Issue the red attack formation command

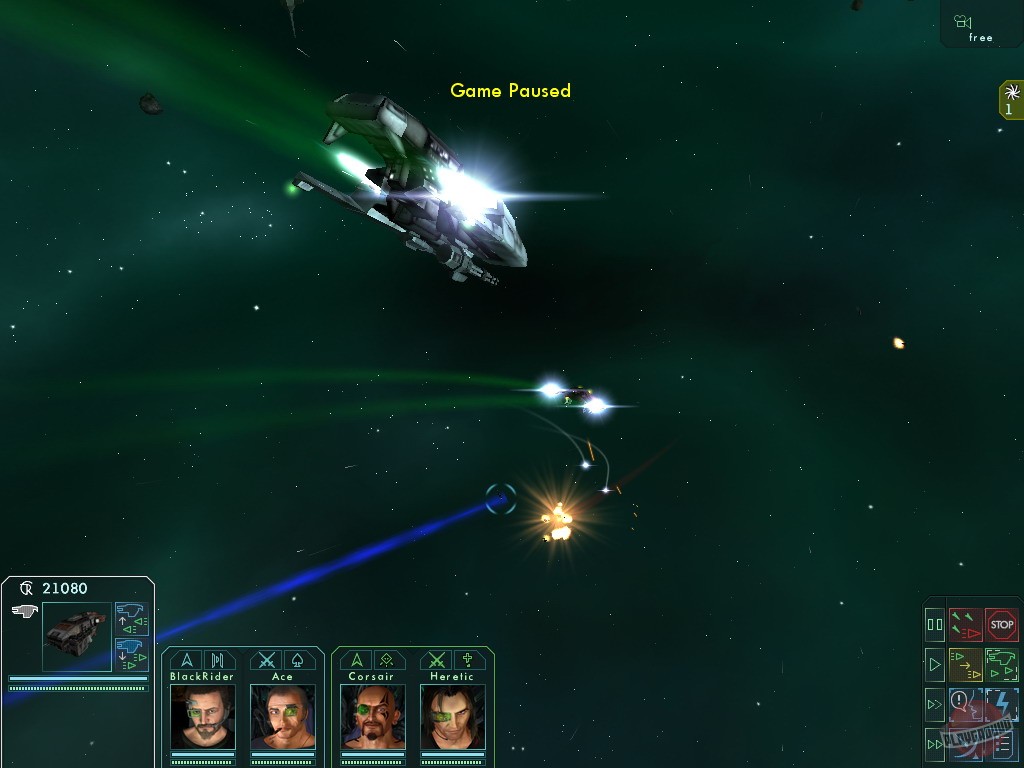[965, 625]
